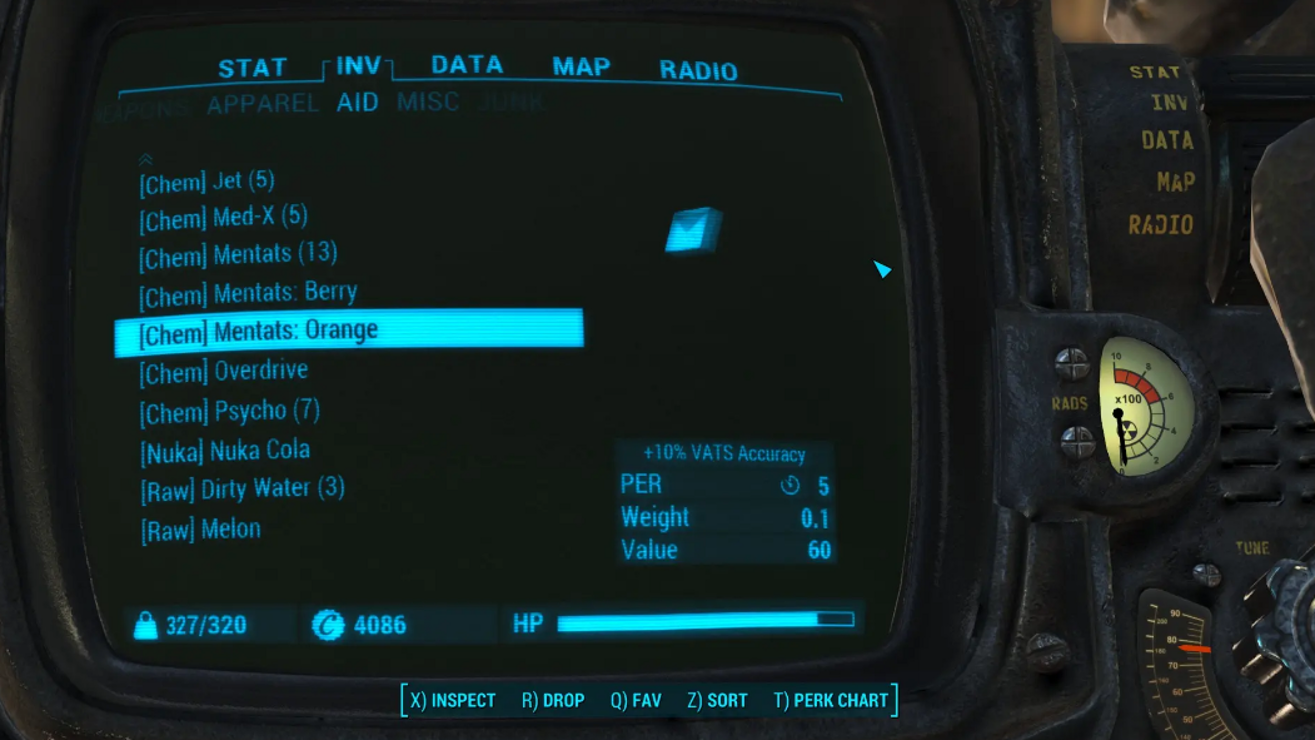Switch to the RADIO tab

click(698, 70)
